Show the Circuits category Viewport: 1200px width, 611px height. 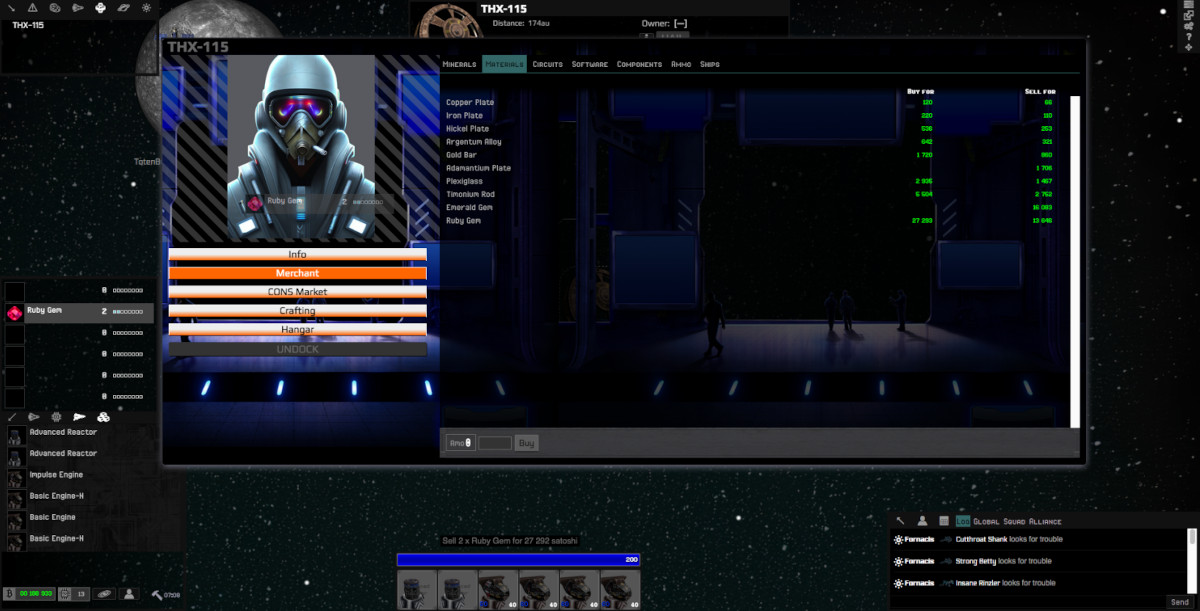click(547, 64)
